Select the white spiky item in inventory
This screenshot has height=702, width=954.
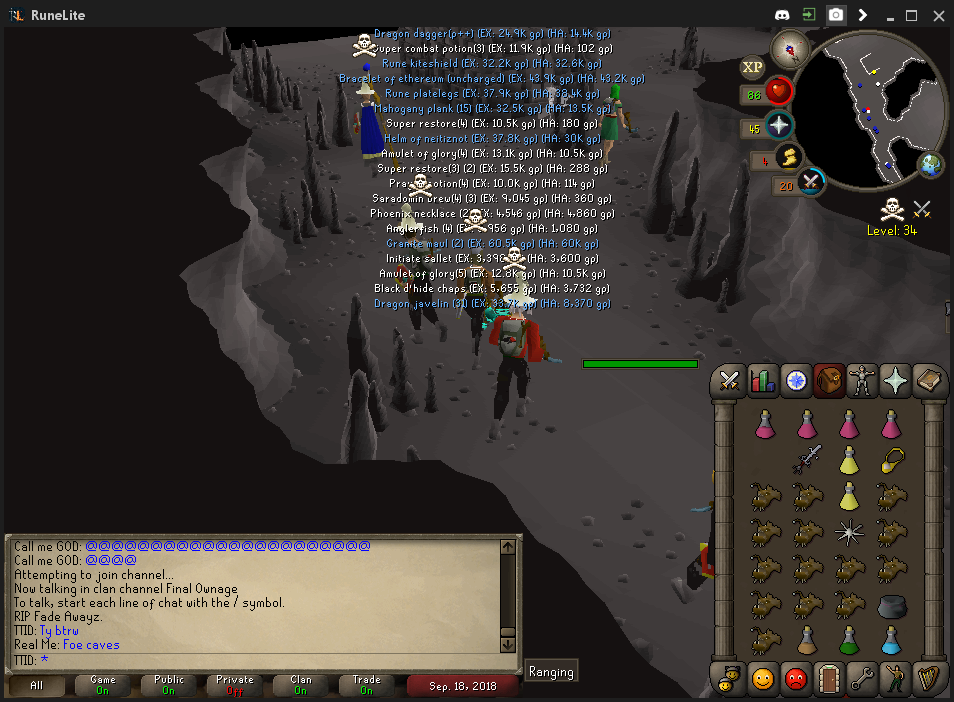point(849,532)
